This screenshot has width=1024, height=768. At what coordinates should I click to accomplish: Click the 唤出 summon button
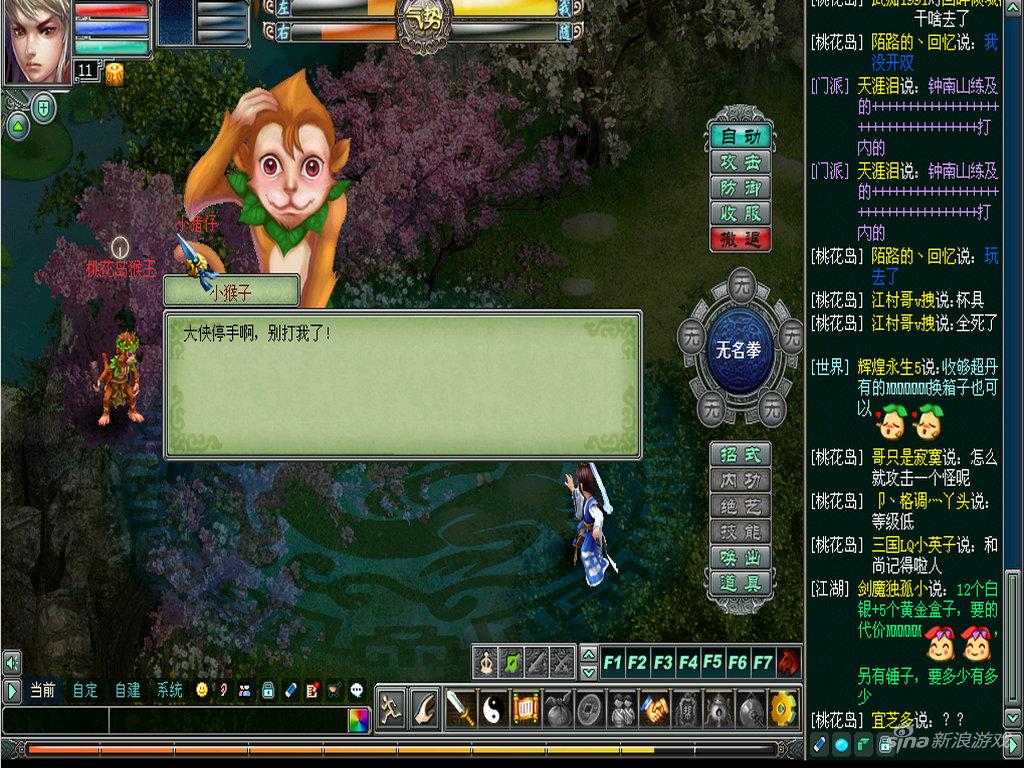point(740,557)
